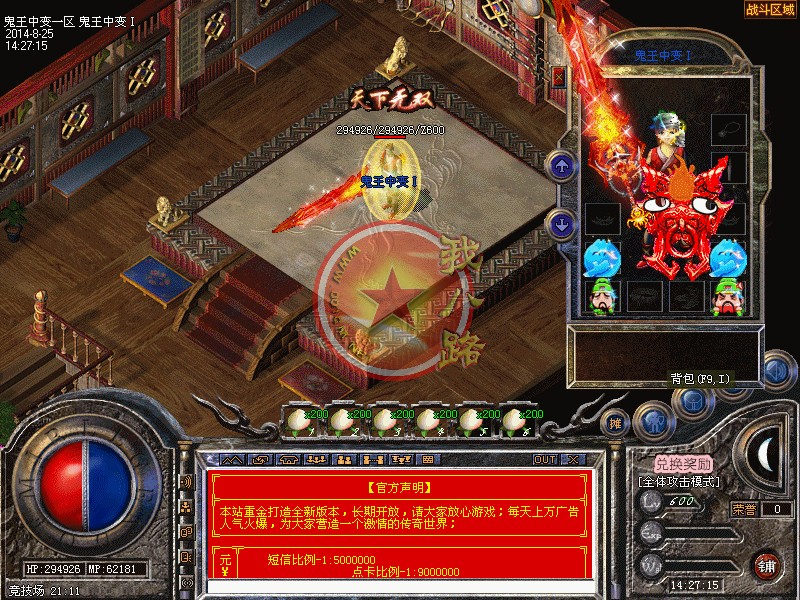Activate the x200 item in hotbar slot 4
800x600 pixels.
tap(430, 424)
